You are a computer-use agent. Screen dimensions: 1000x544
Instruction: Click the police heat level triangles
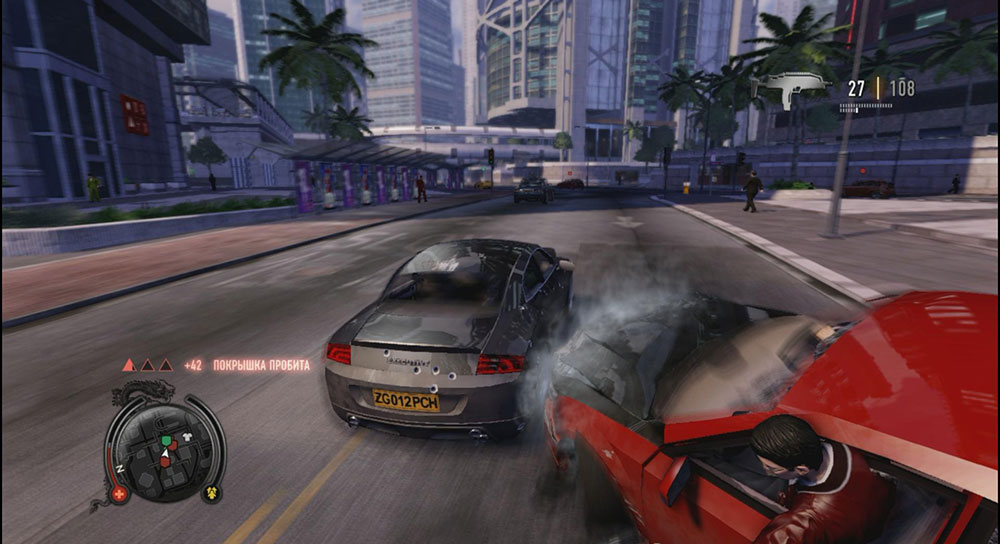pyautogui.click(x=147, y=366)
